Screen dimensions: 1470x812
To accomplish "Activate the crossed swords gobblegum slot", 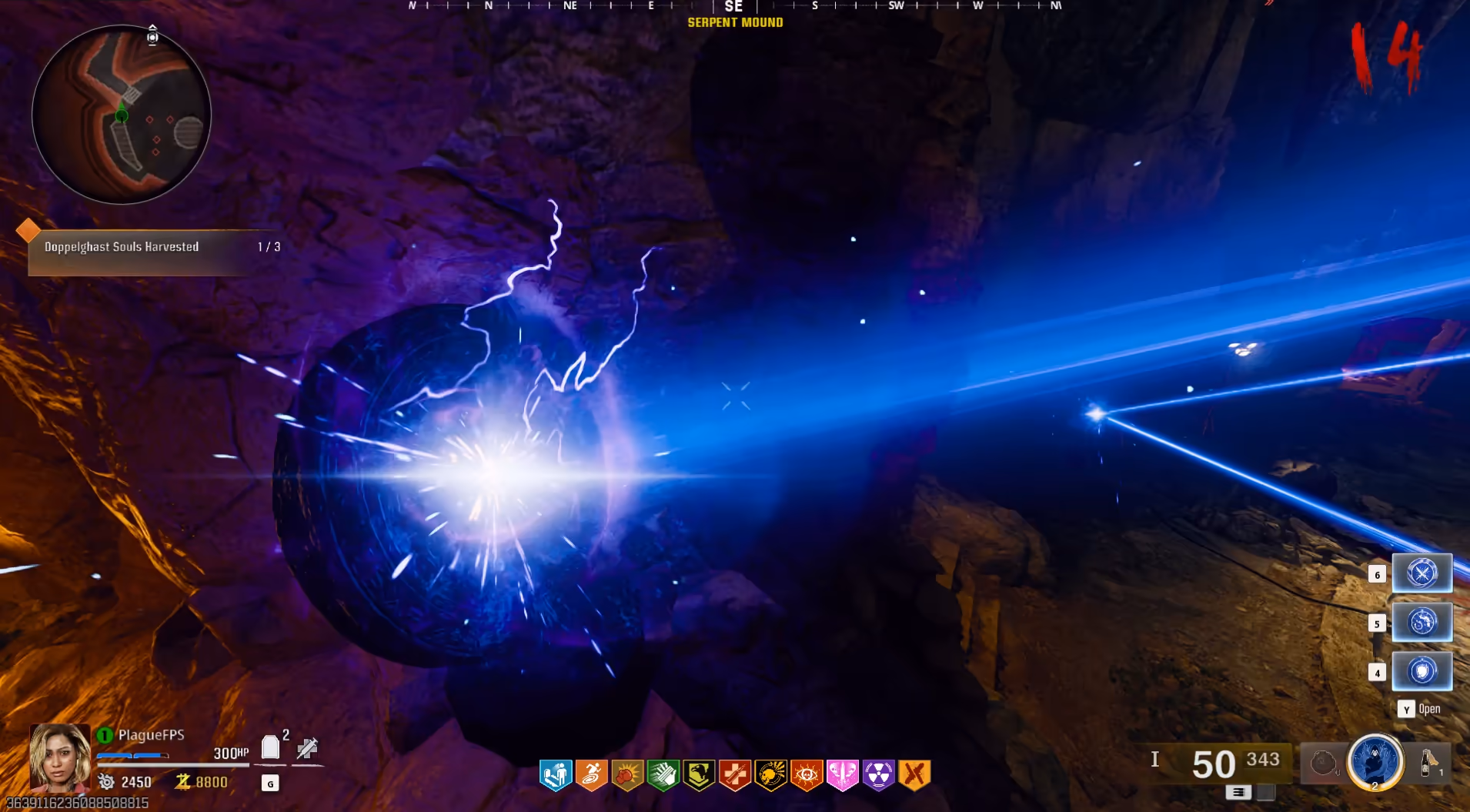I will click(1422, 573).
